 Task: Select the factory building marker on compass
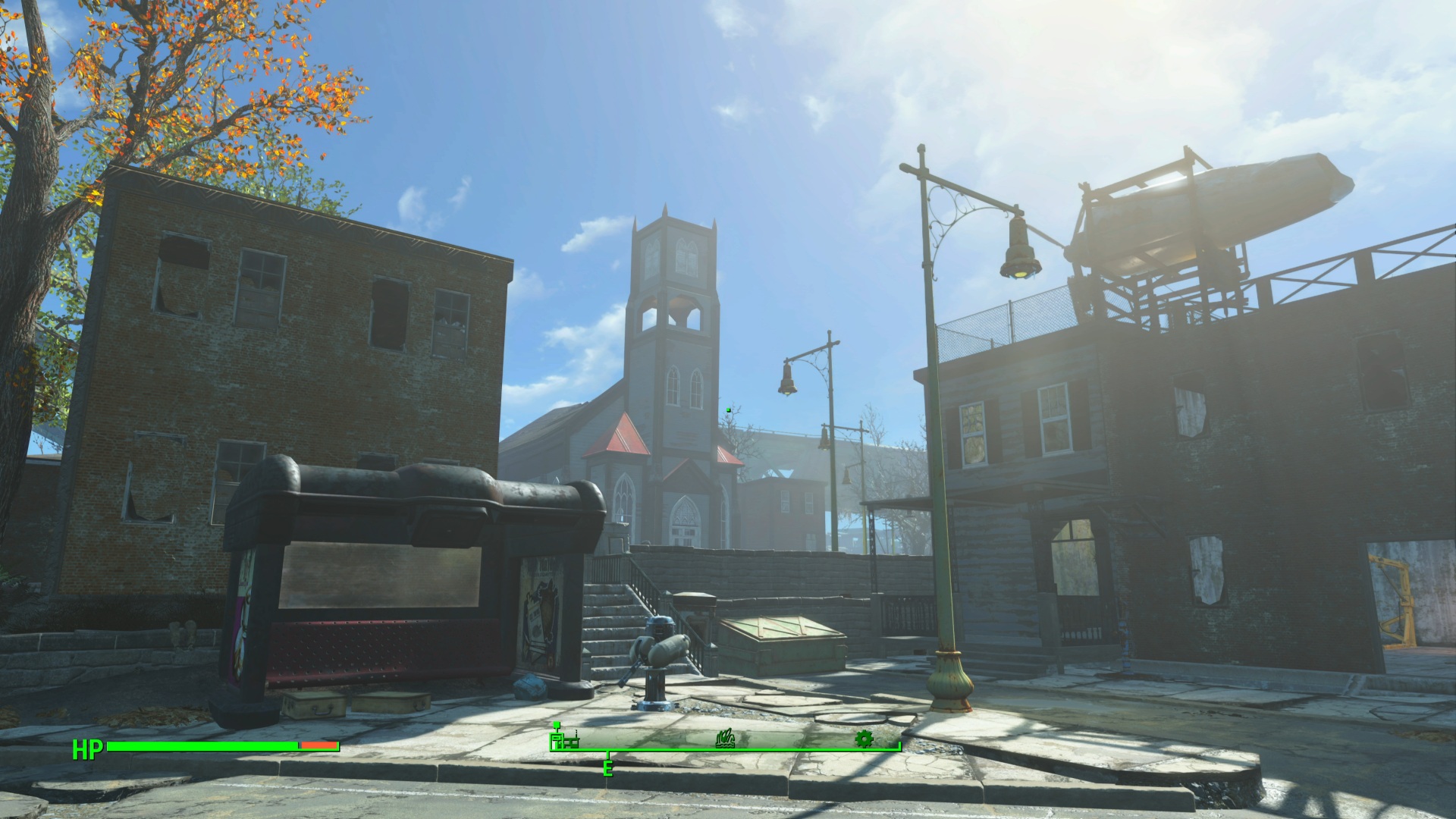click(564, 739)
